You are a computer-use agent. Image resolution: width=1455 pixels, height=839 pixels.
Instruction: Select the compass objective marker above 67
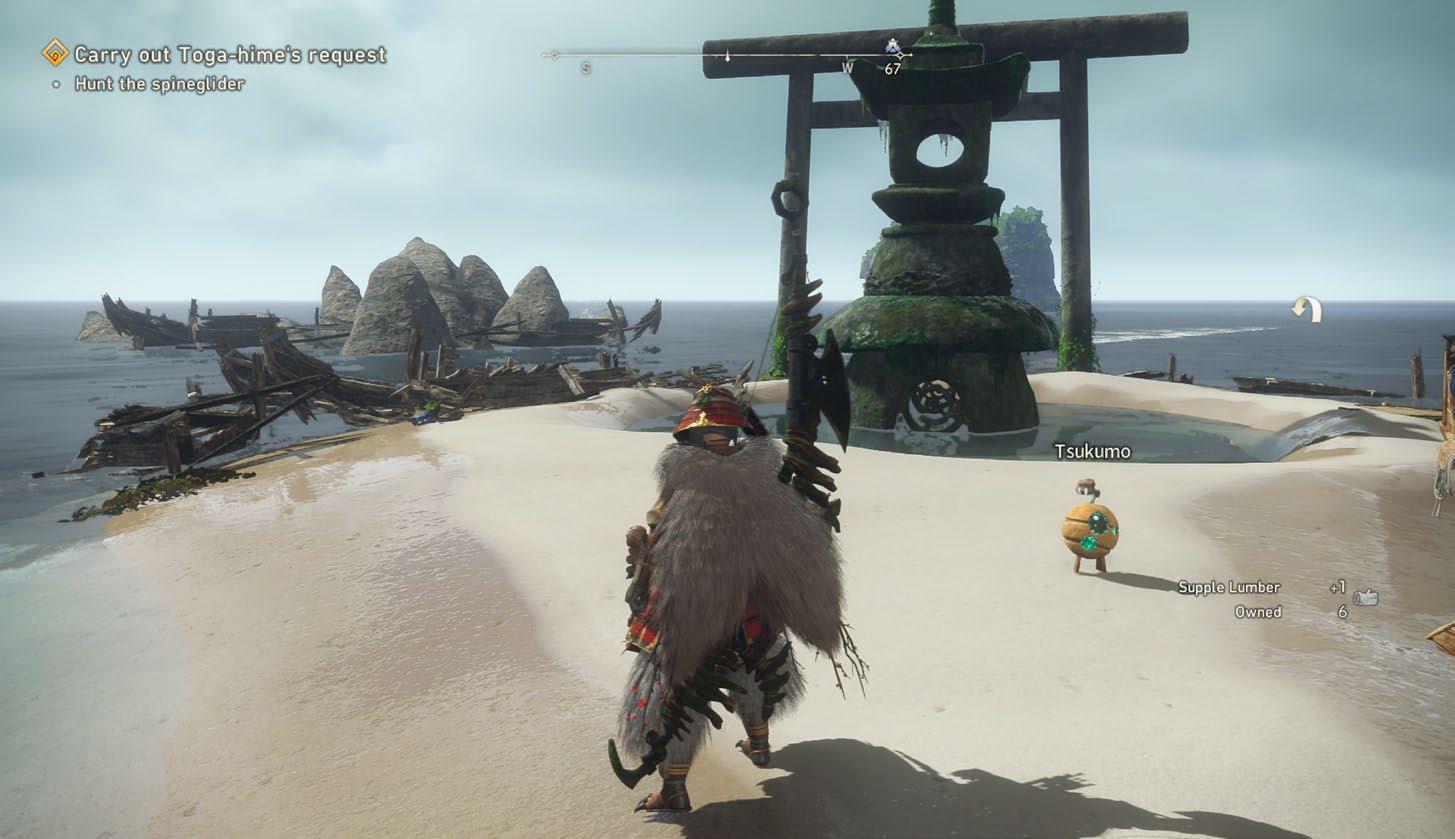click(x=893, y=46)
